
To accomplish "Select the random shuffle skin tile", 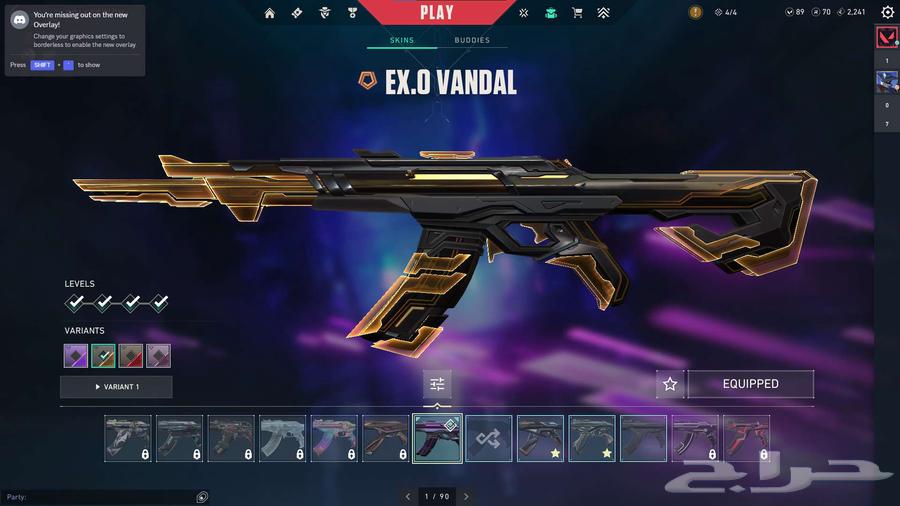I will point(489,438).
